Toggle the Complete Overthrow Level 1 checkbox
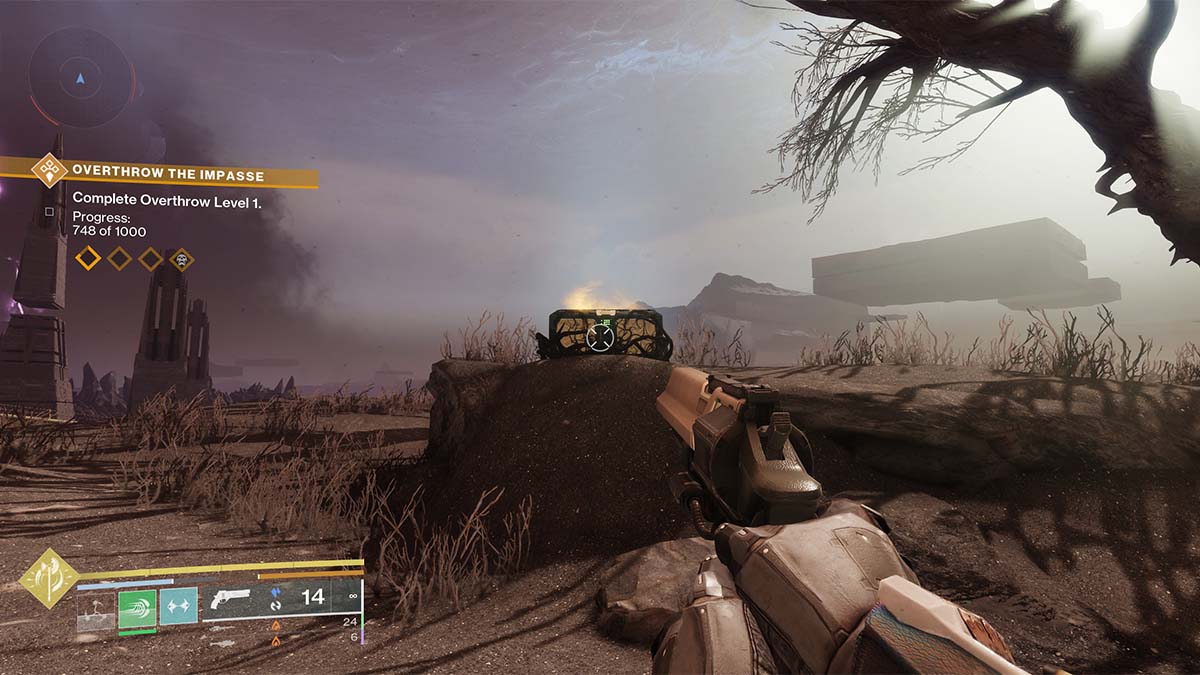Image resolution: width=1200 pixels, height=675 pixels. coord(49,211)
